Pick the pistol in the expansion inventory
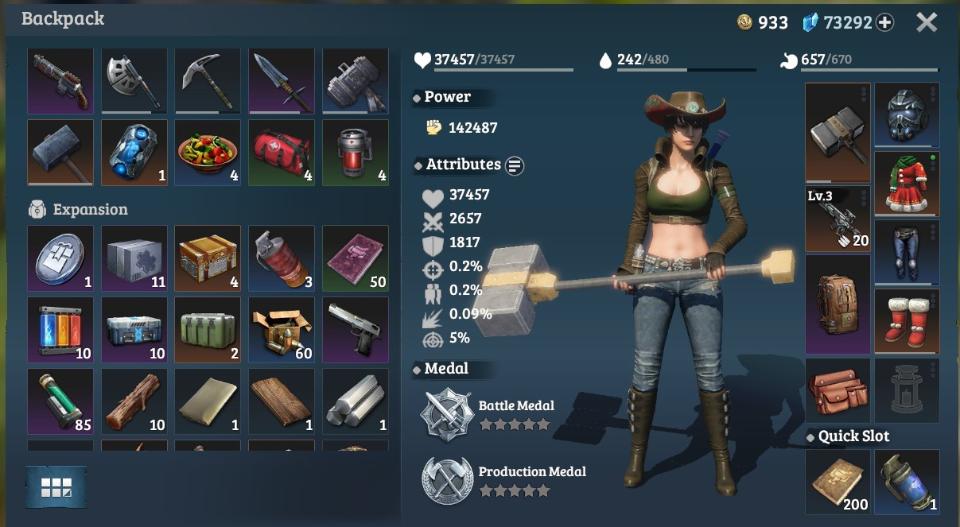Image resolution: width=960 pixels, height=527 pixels. click(355, 330)
